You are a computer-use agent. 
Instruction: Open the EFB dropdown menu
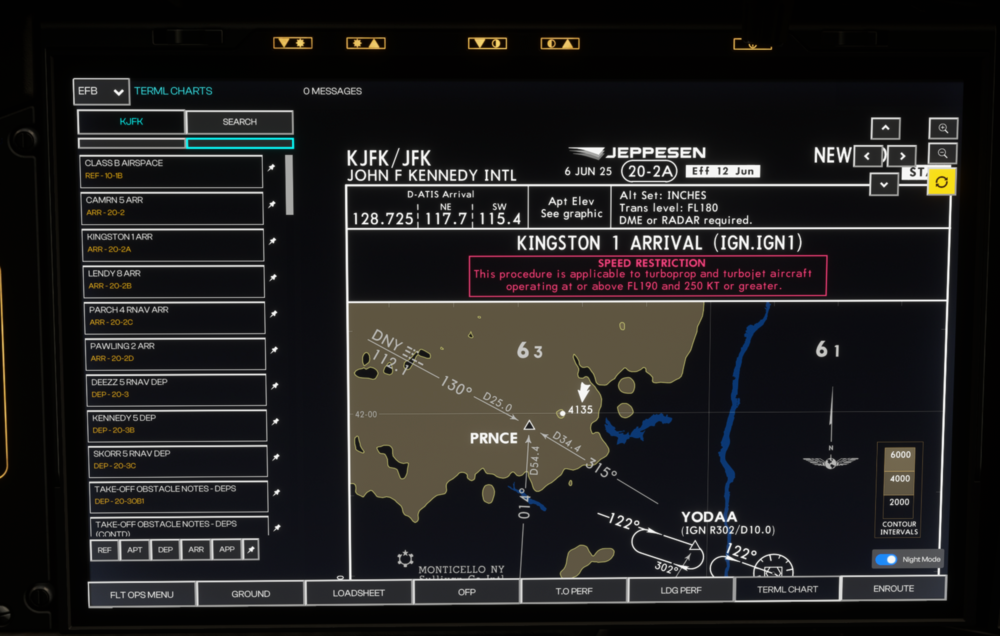coord(101,92)
